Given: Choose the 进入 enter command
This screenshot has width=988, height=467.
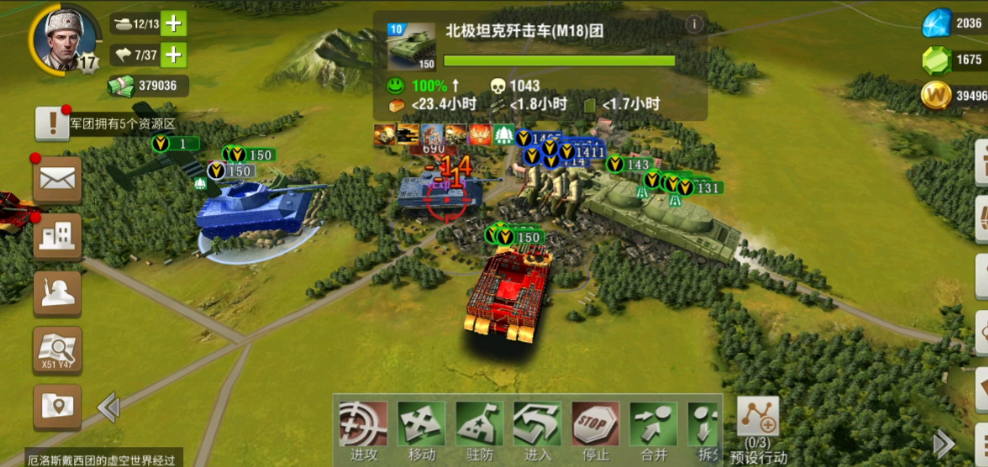Looking at the screenshot, I should (538, 428).
